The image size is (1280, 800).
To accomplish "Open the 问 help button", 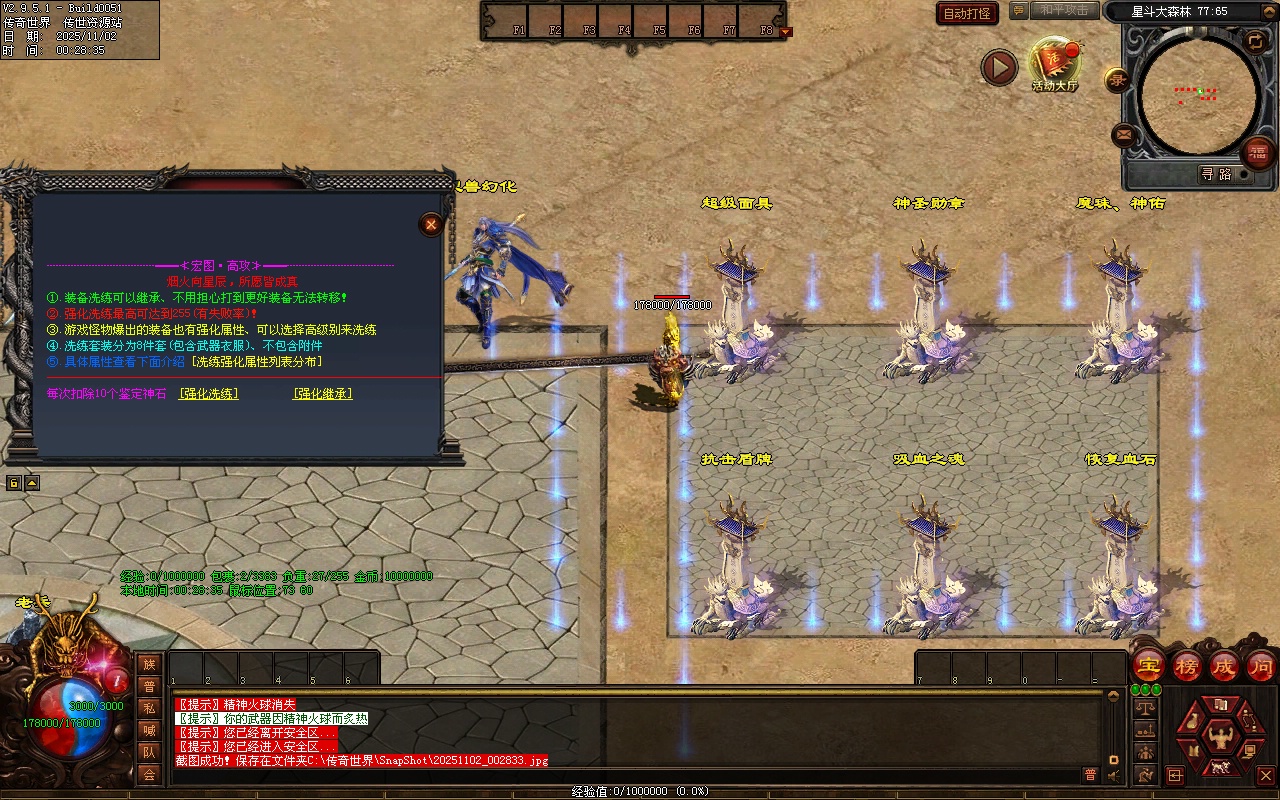I will pyautogui.click(x=1261, y=666).
